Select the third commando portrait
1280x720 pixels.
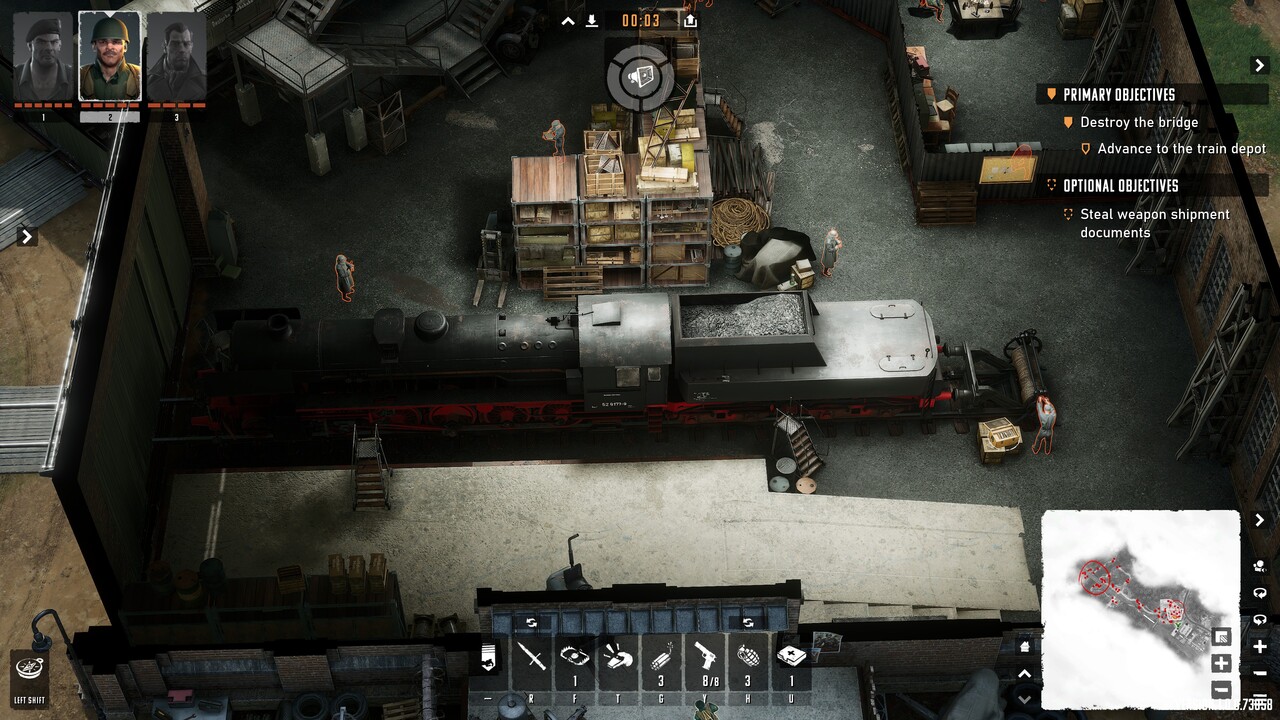176,57
